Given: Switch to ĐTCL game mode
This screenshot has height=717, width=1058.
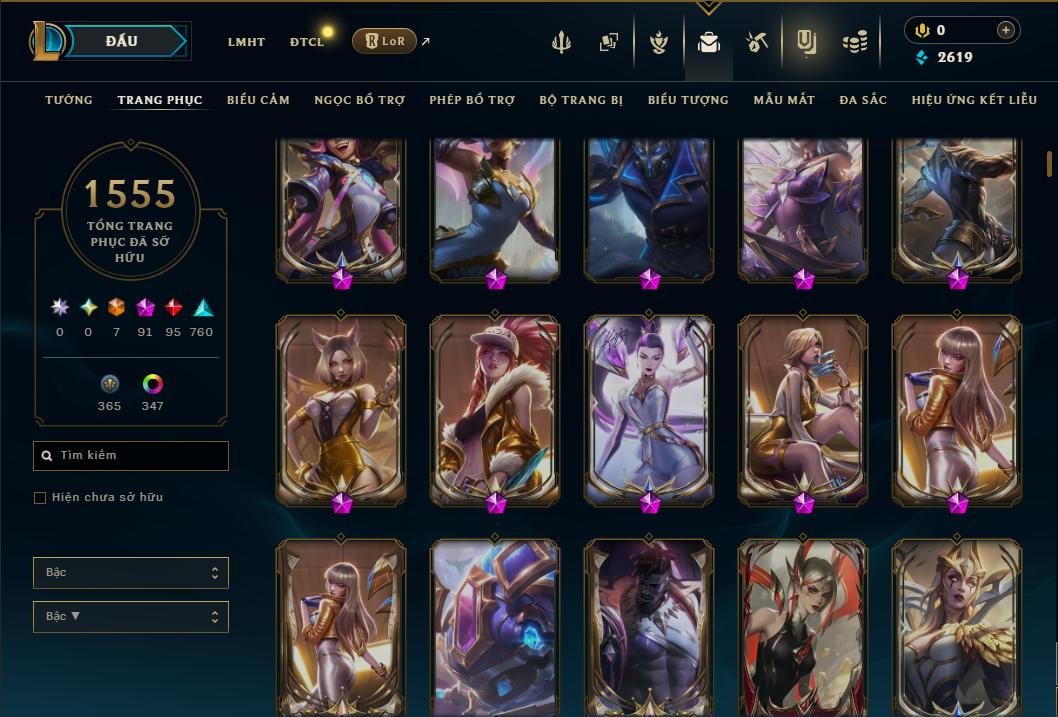Looking at the screenshot, I should (306, 42).
